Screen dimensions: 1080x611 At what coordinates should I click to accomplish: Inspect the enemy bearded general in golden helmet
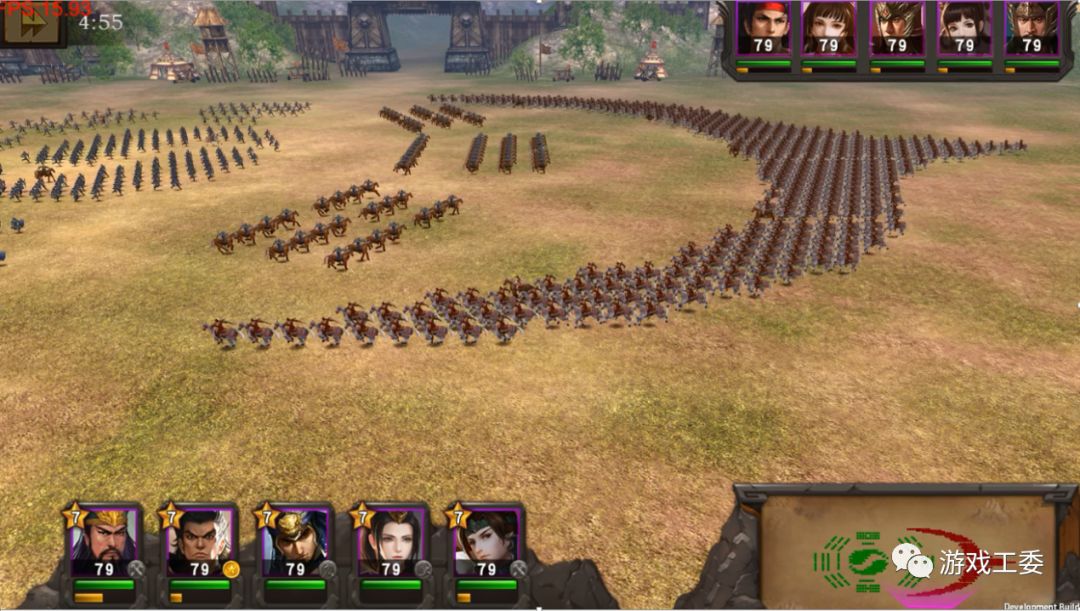1031,28
